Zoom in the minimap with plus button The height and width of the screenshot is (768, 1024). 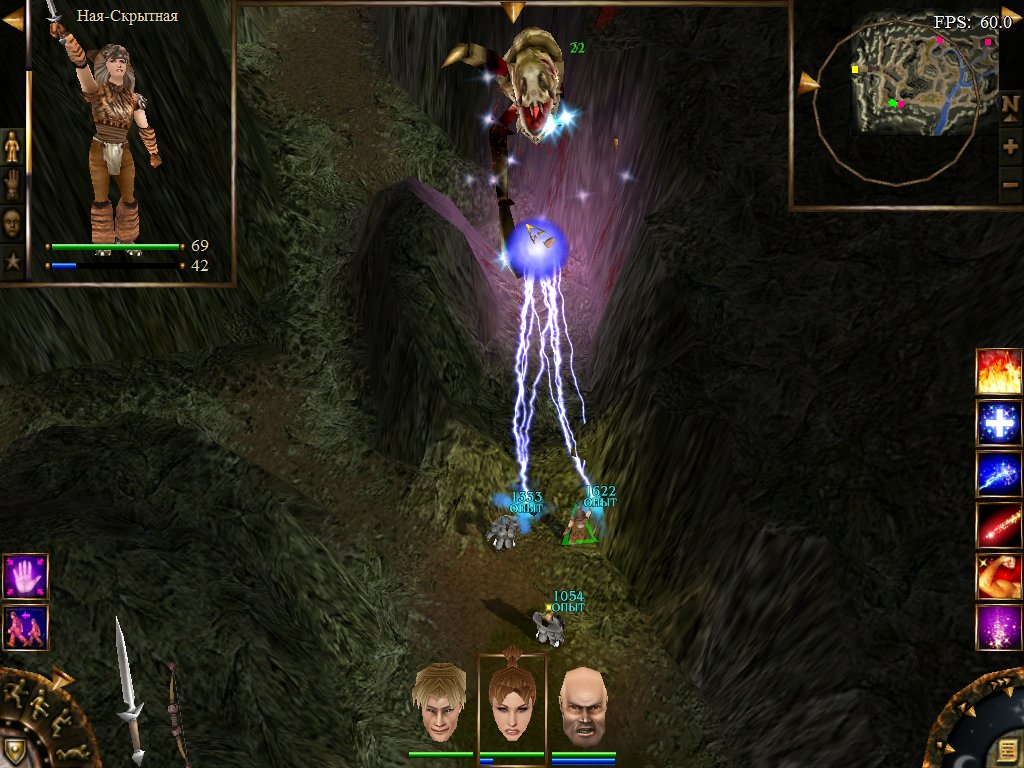[1010, 147]
